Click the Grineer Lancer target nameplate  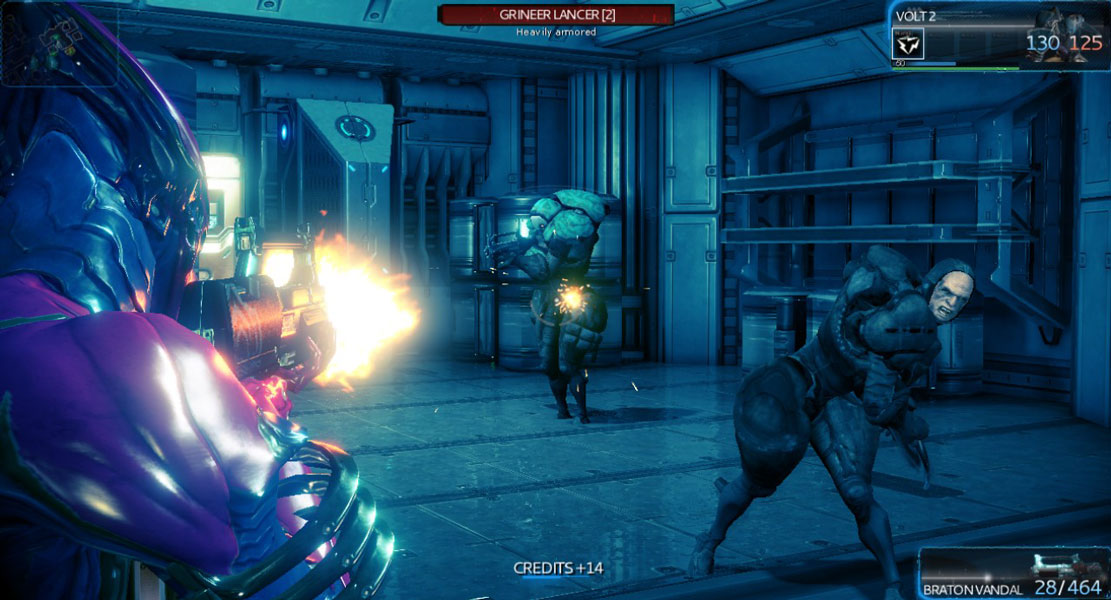556,14
